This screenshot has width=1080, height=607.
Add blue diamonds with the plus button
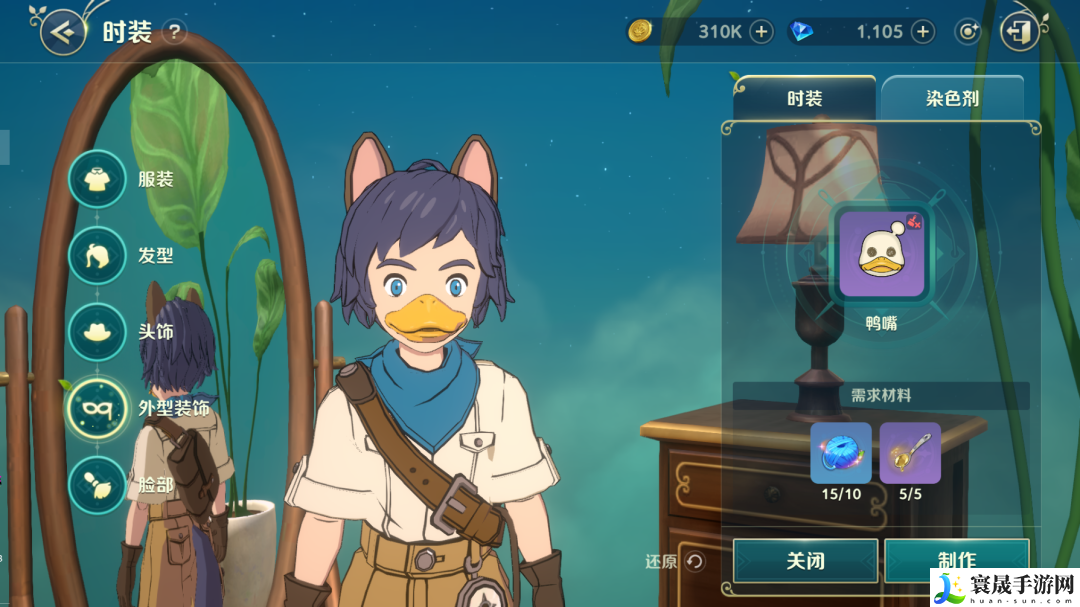click(922, 32)
